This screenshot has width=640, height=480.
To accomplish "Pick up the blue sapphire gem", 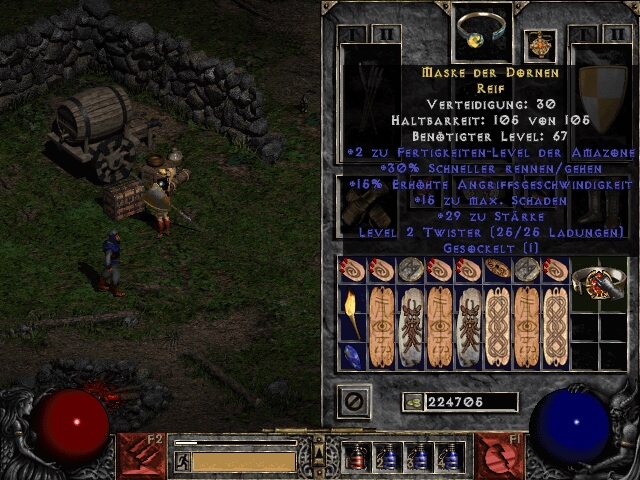I will point(353,357).
